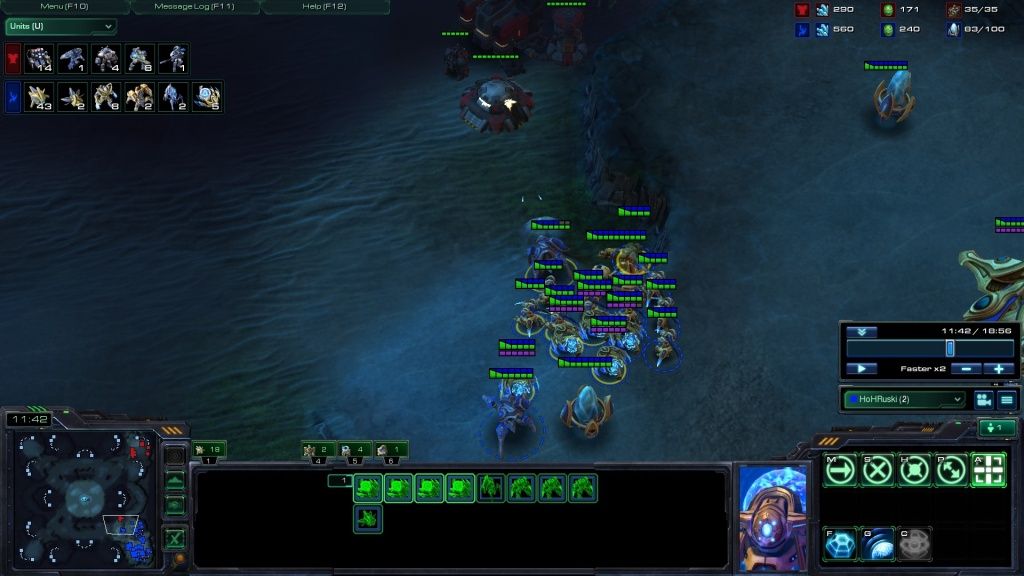Select the Hold Position command
The image size is (1024, 576).
(x=914, y=469)
